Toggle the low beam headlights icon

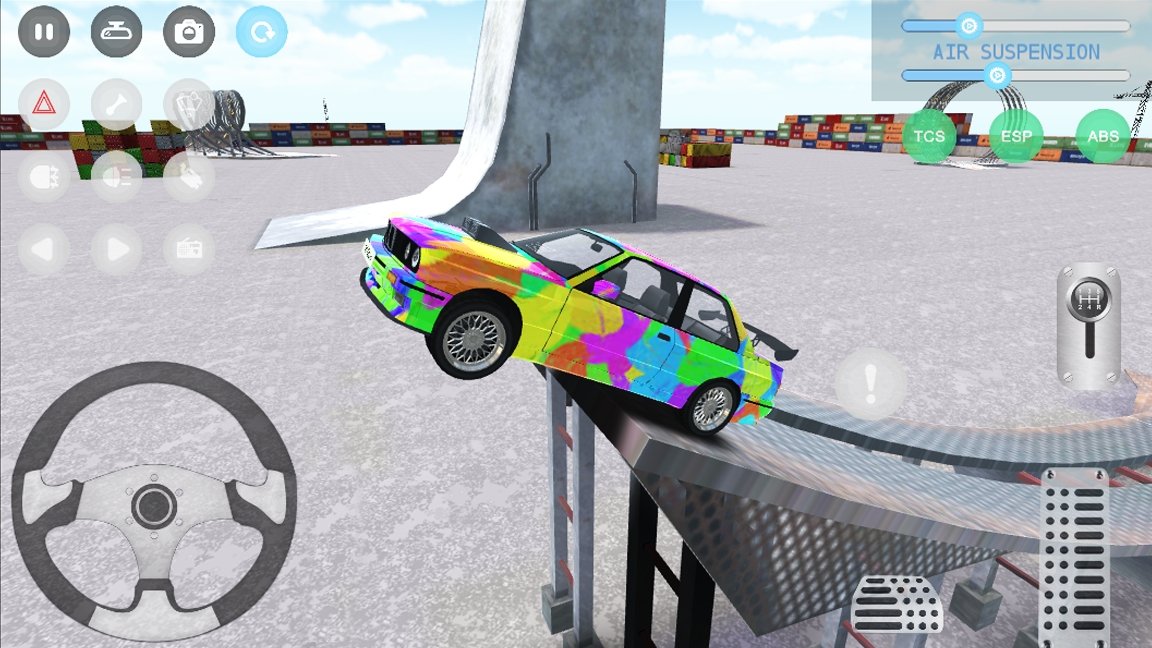[x=44, y=177]
